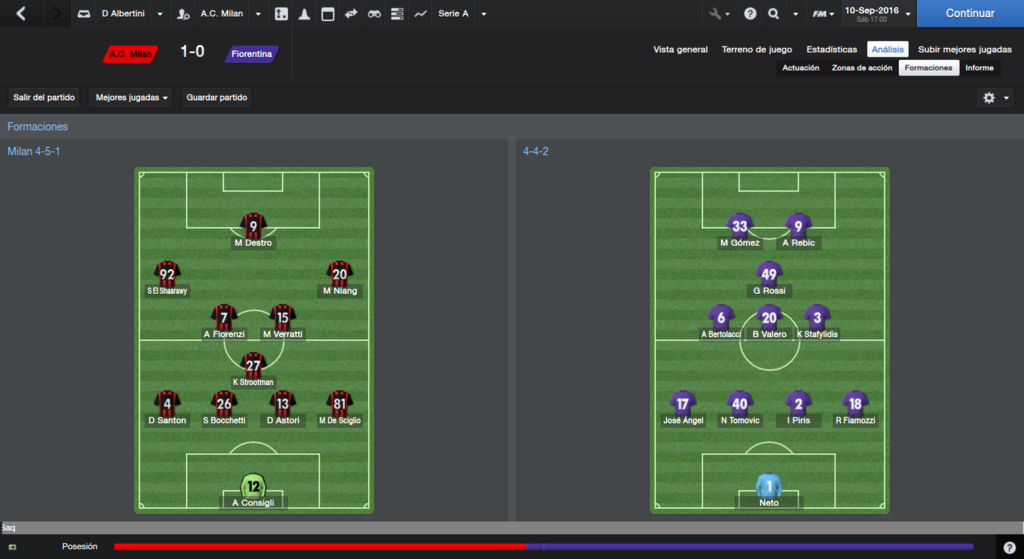Switch to Terreno de juego tab
Screen dimensions: 1024x559
pyautogui.click(x=757, y=49)
